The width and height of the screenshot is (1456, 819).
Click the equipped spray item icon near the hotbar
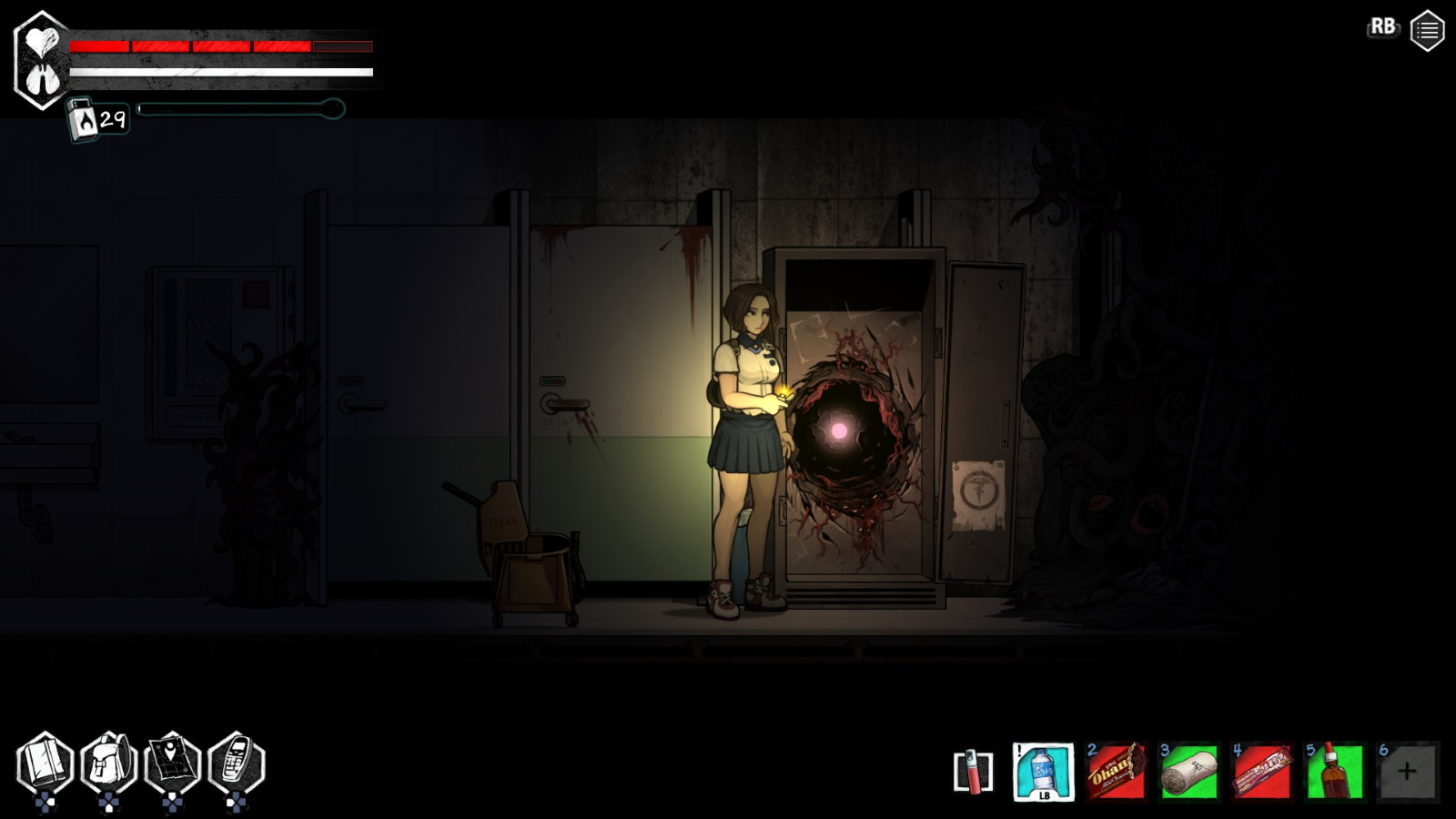[x=972, y=773]
